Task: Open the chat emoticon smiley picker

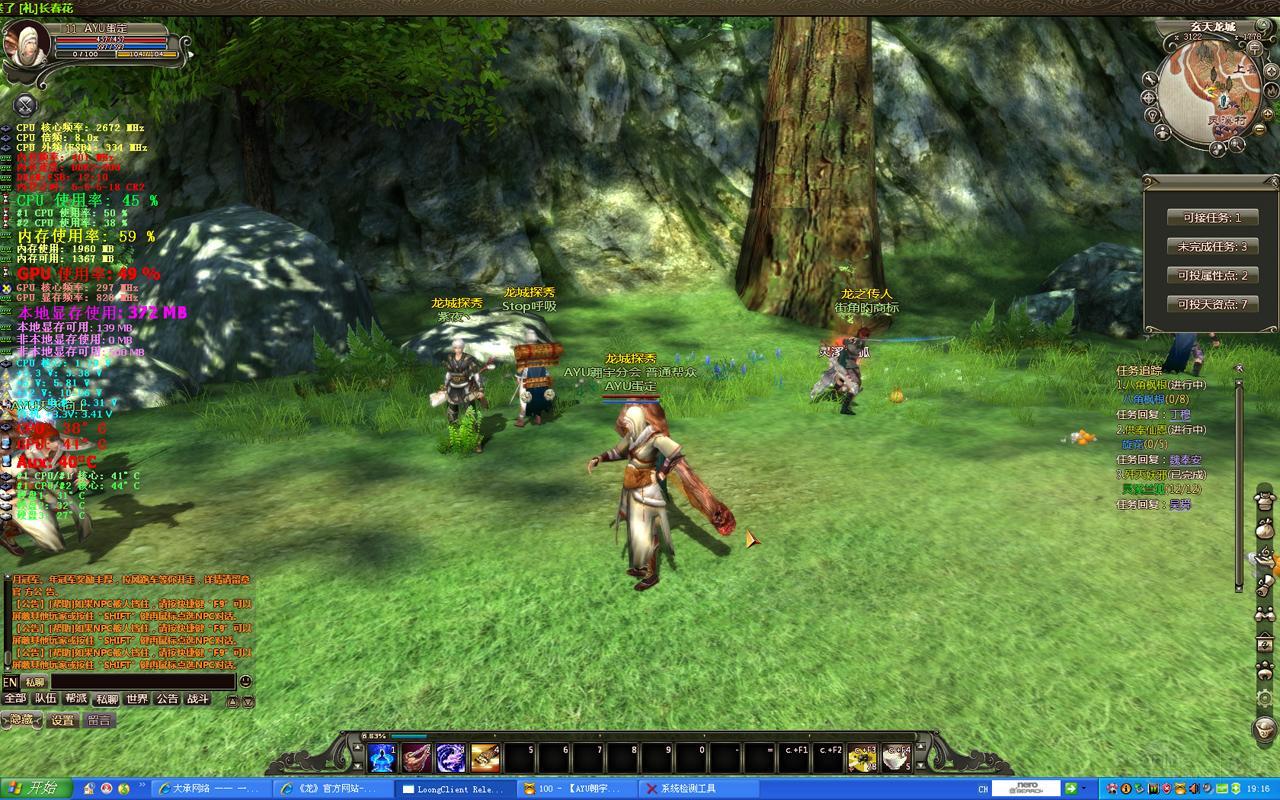Action: (x=246, y=682)
